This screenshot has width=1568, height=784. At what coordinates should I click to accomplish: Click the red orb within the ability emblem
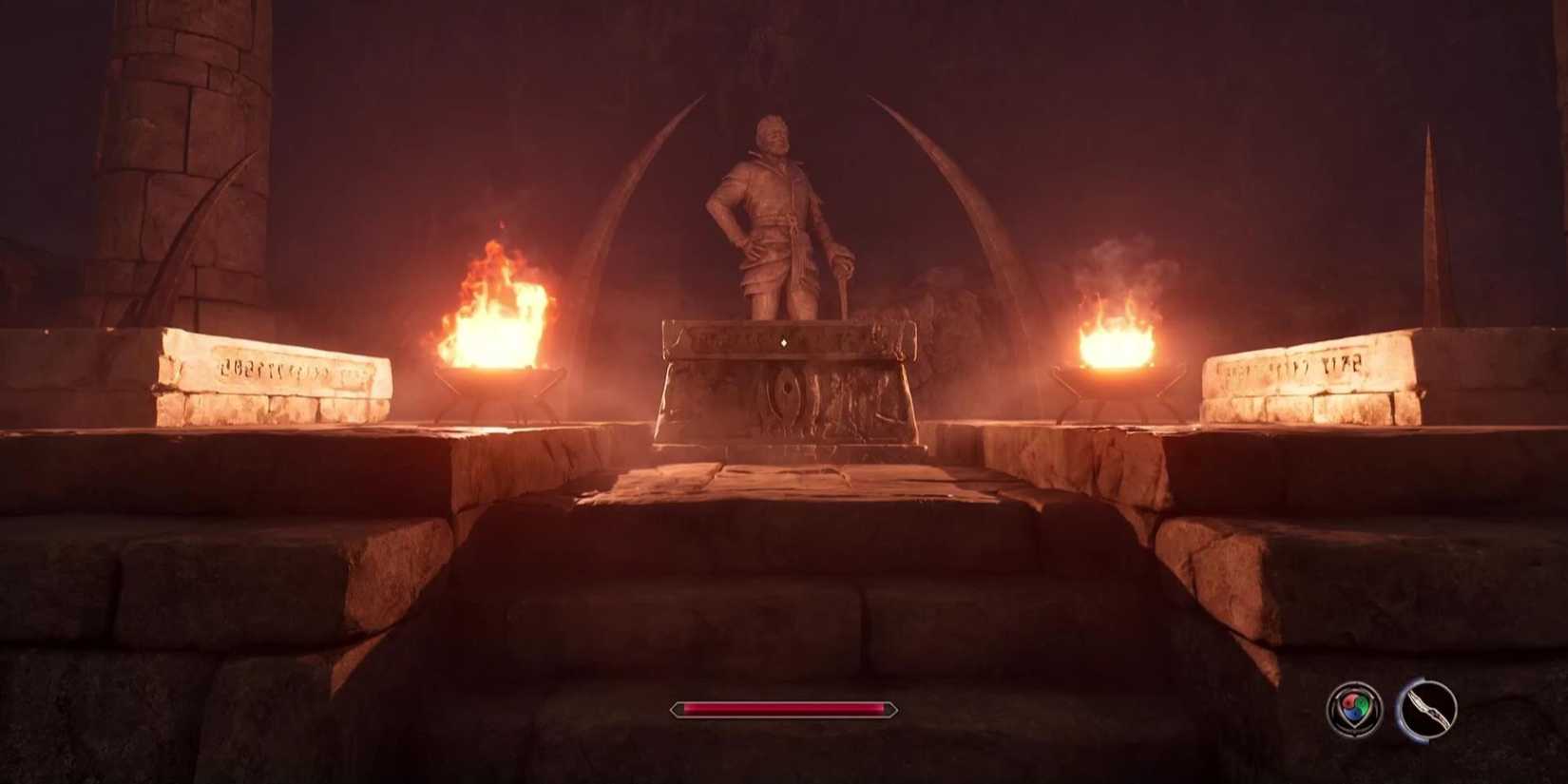pos(1349,702)
